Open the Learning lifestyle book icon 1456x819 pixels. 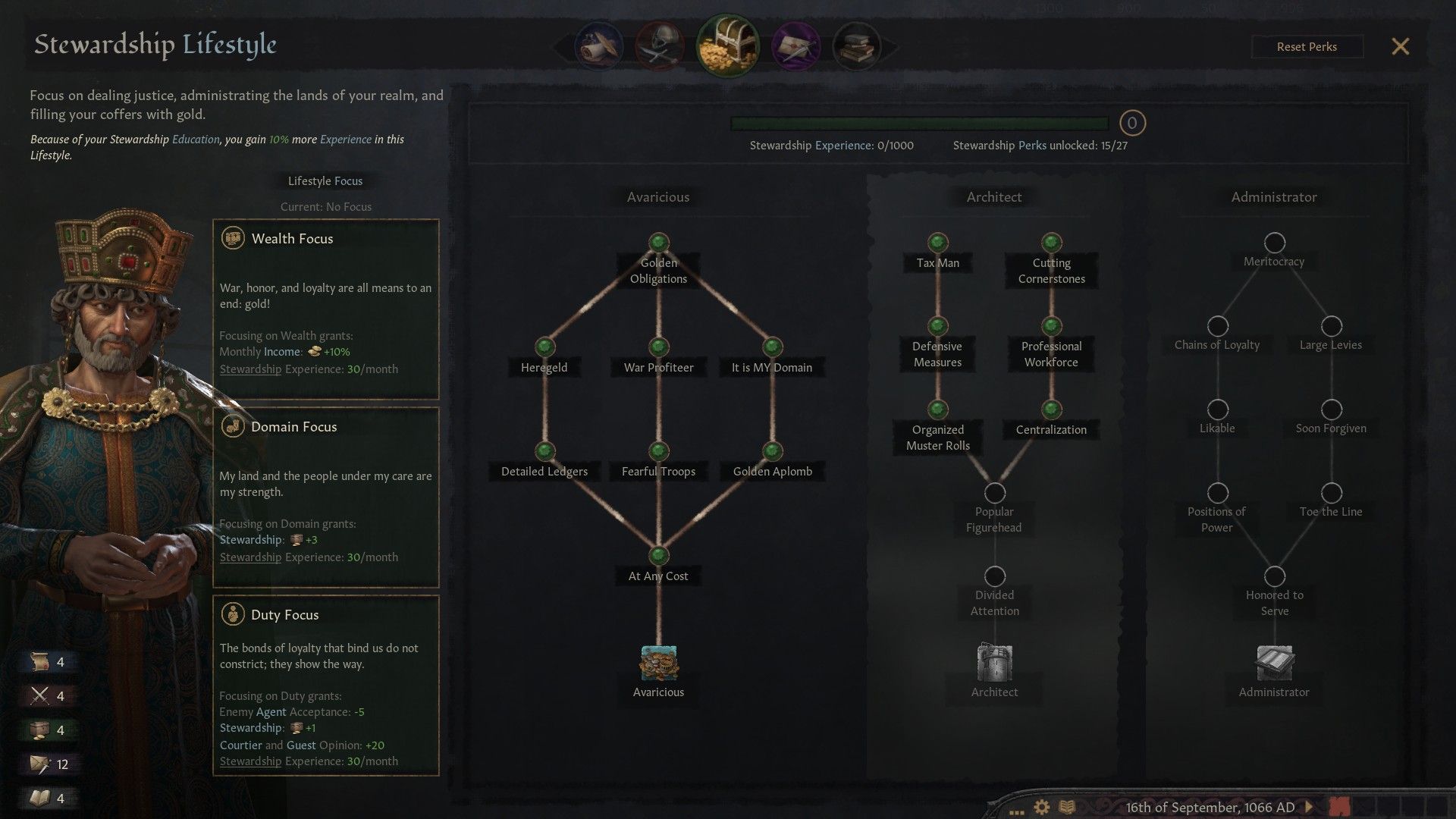pos(857,45)
